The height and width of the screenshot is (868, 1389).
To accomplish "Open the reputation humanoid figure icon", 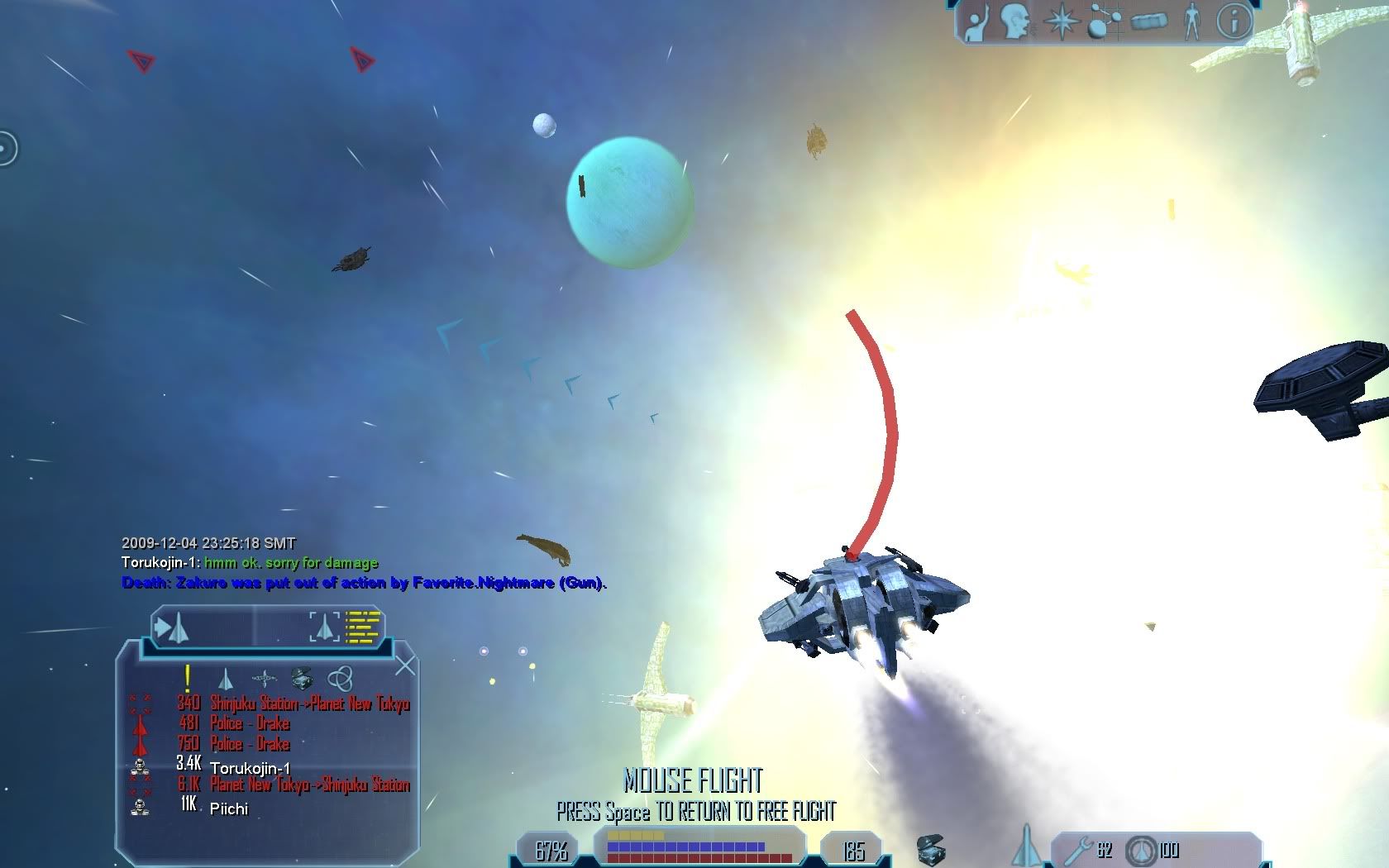I will coord(1191,21).
